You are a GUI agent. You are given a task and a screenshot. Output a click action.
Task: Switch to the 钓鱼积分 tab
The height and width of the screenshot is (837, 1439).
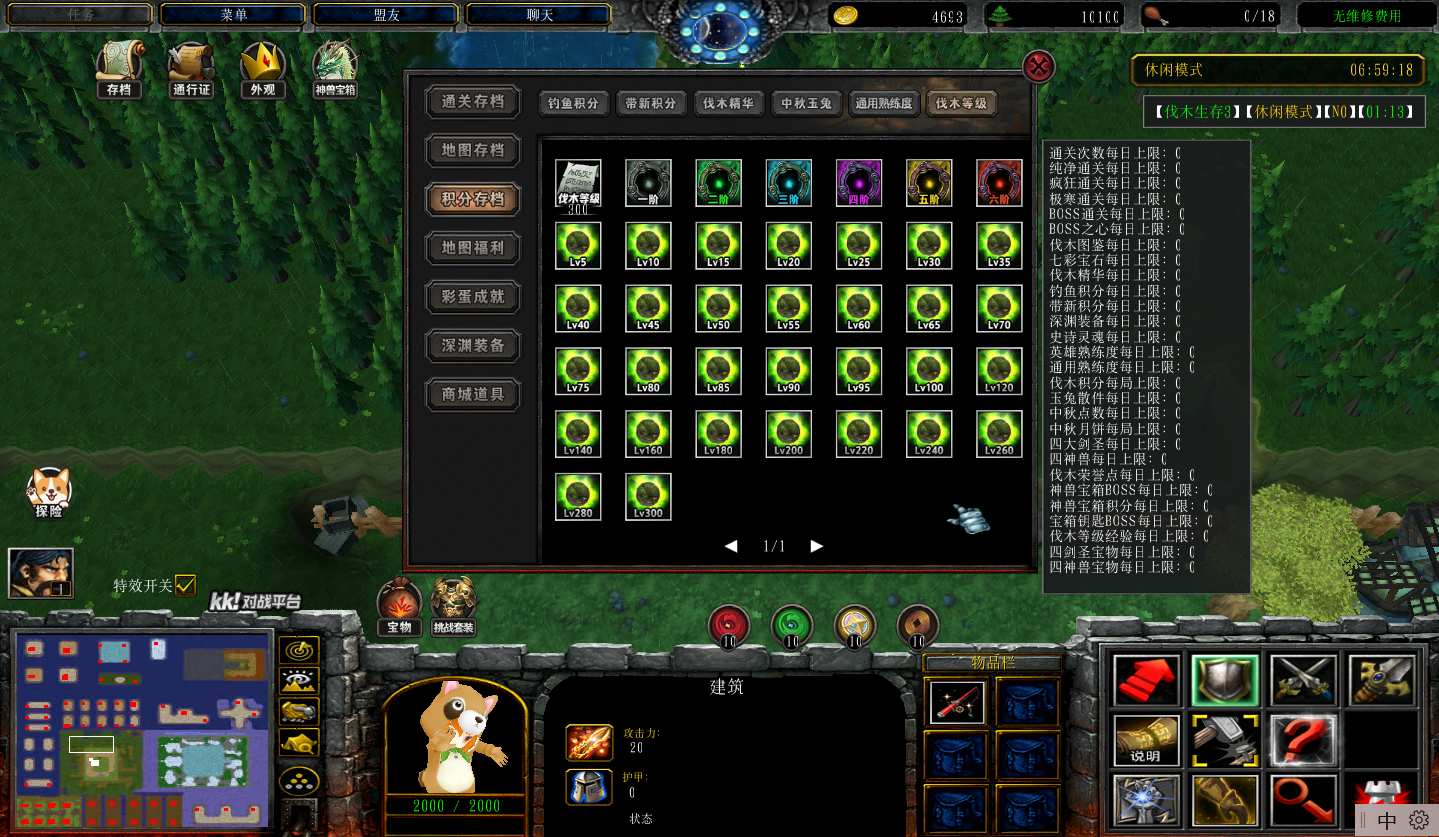pyautogui.click(x=574, y=103)
